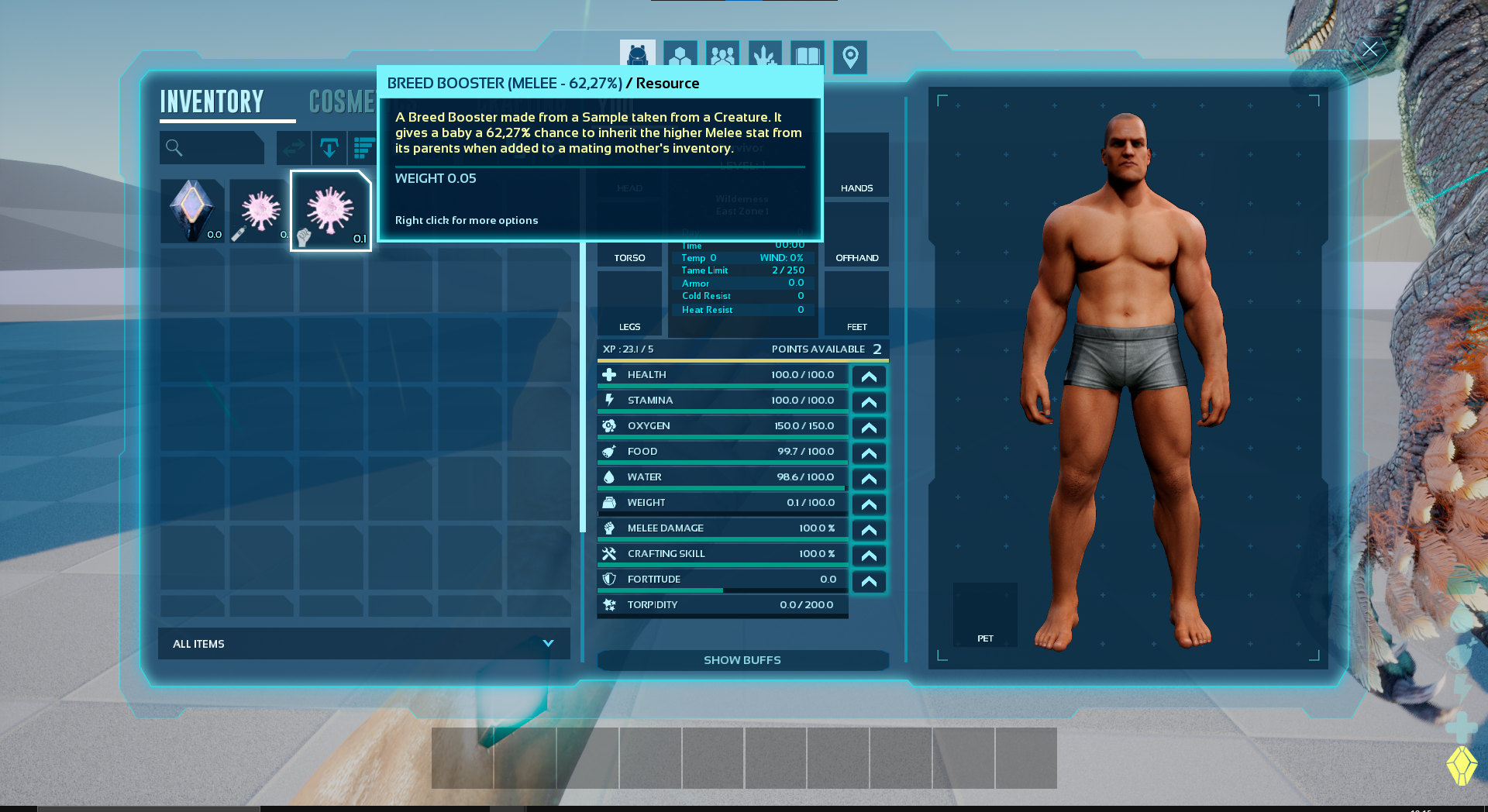Upgrade the Melee Damage stat

point(869,530)
